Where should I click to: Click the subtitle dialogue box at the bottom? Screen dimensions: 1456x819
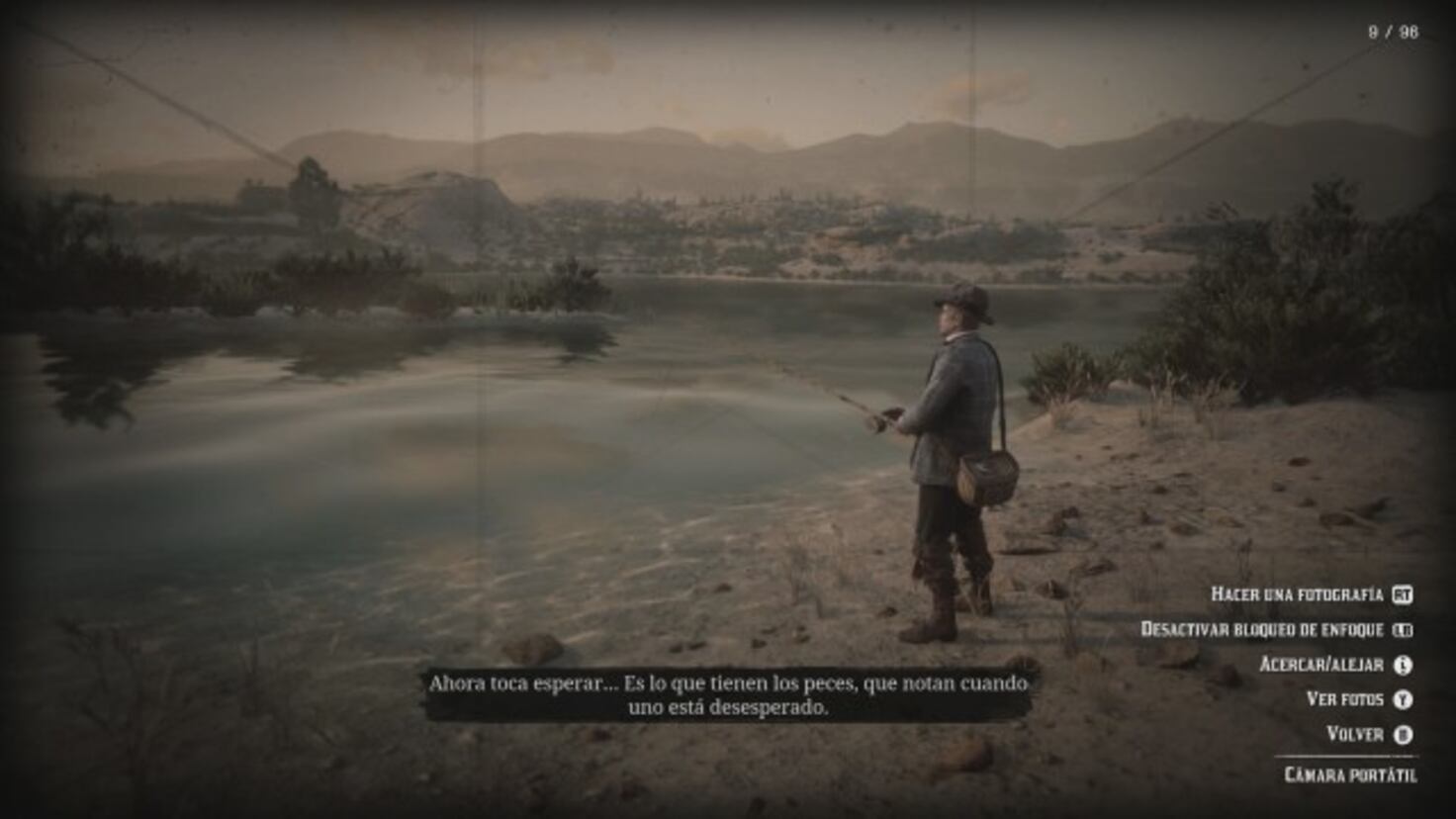(729, 692)
